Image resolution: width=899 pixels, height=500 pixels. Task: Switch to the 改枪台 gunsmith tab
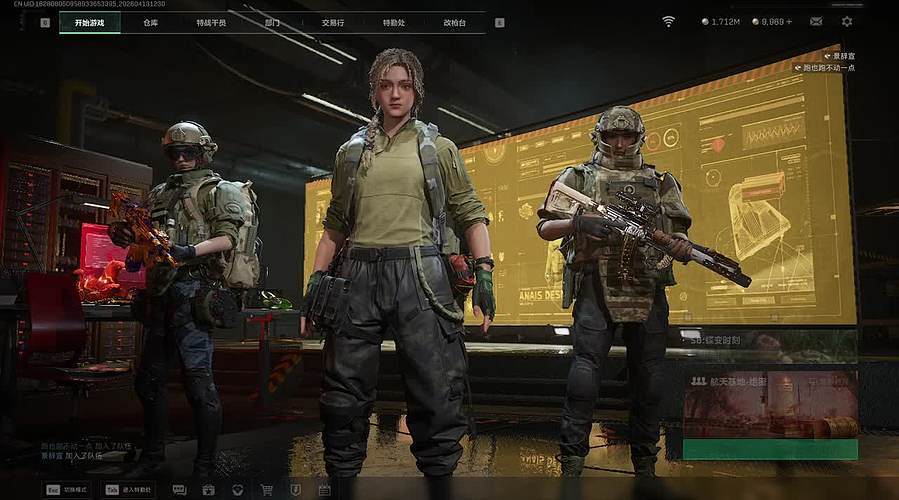click(455, 22)
